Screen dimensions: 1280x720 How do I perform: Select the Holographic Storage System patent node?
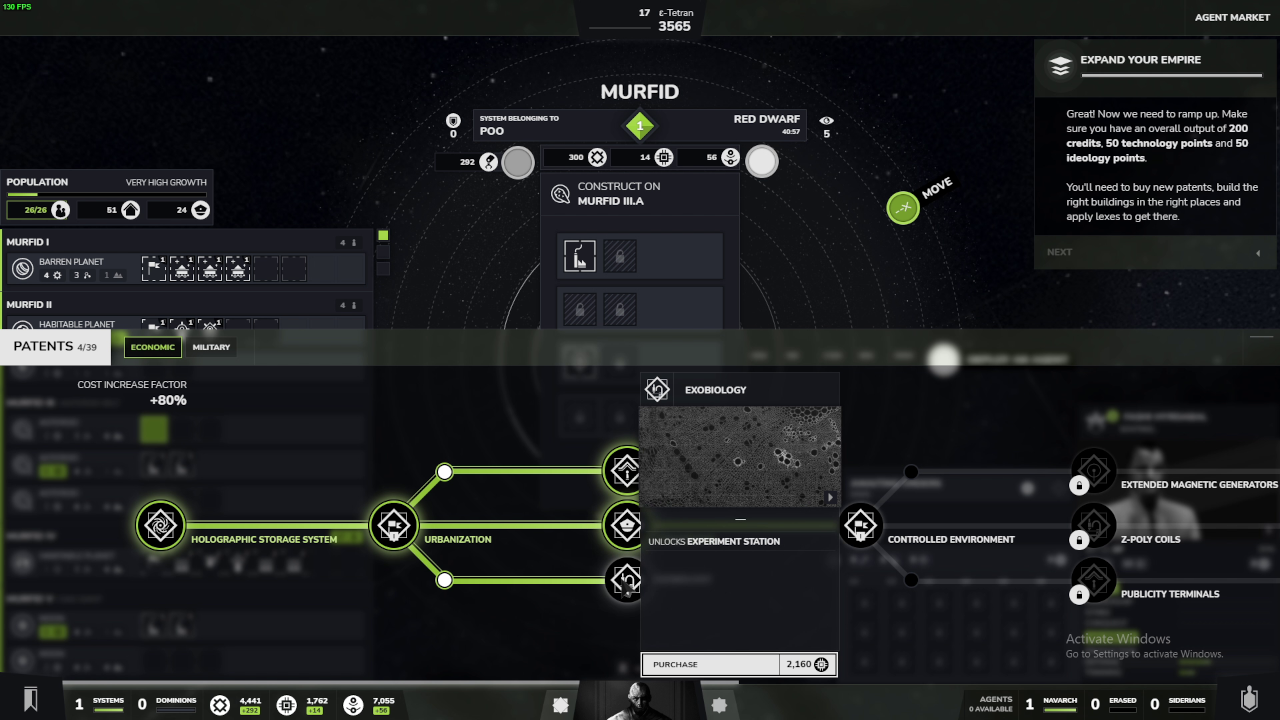tap(161, 525)
